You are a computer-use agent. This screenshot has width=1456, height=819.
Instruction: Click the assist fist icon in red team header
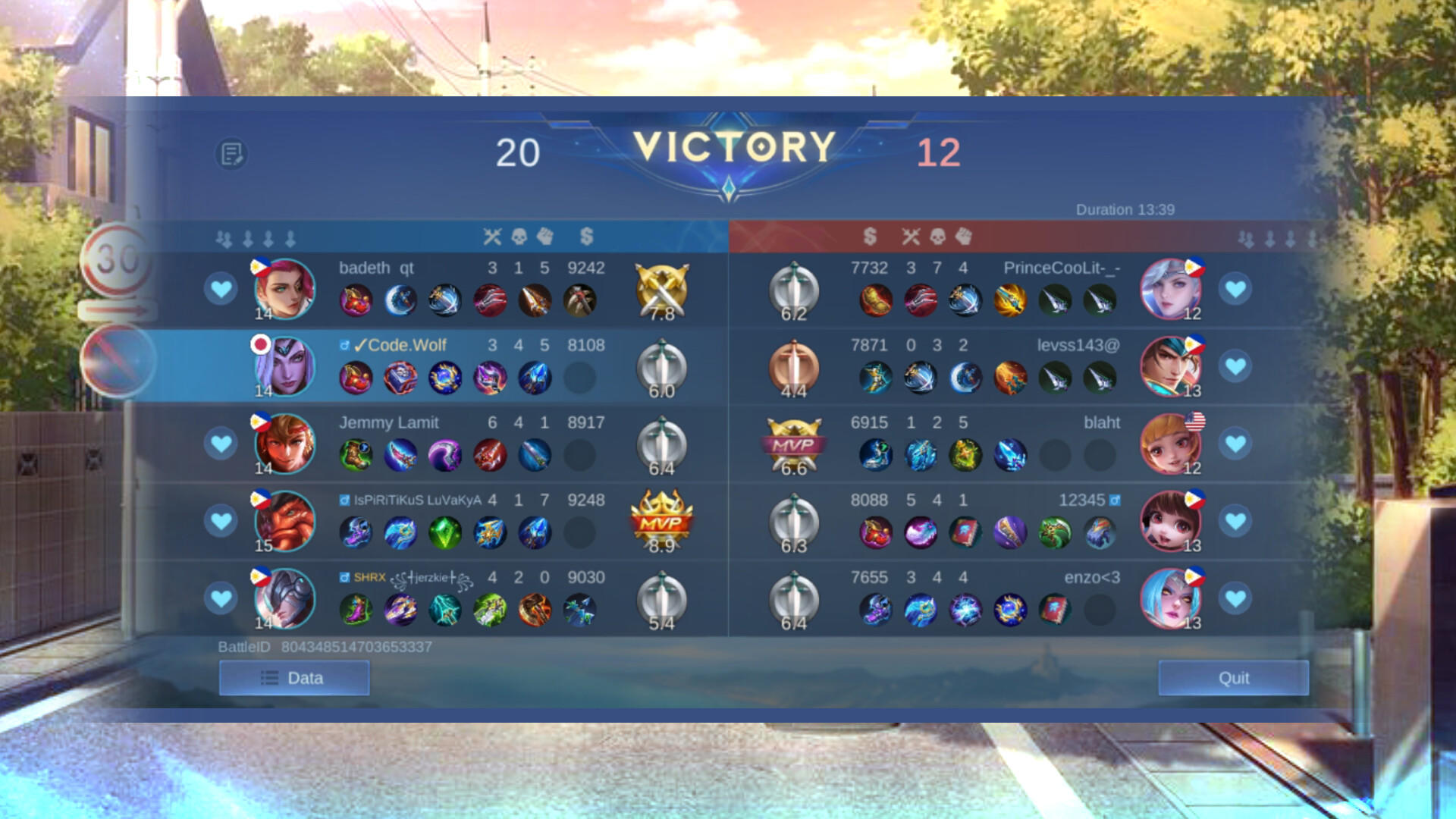point(963,237)
